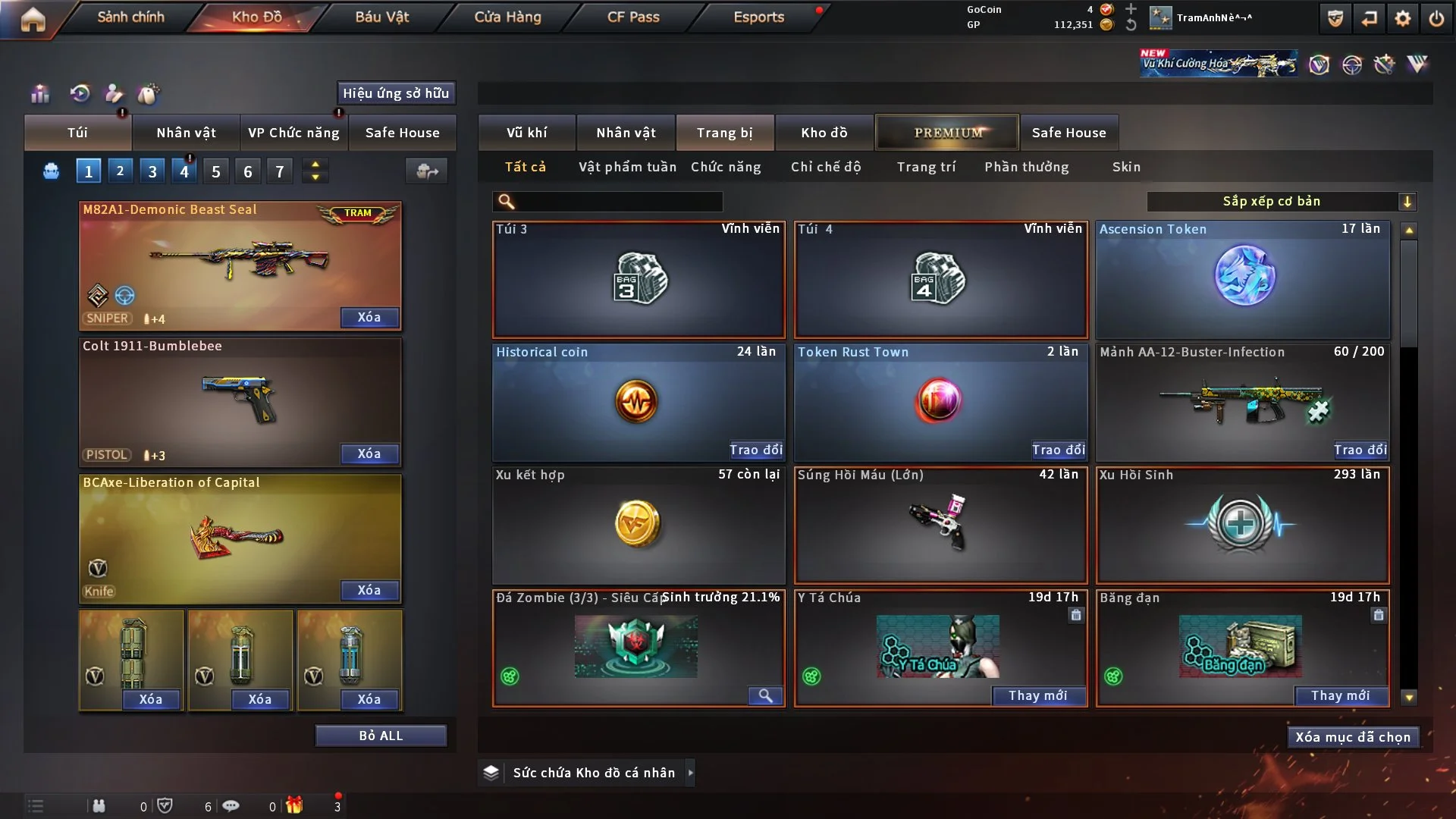
Task: Select the Ascension Token item
Action: pyautogui.click(x=1243, y=279)
